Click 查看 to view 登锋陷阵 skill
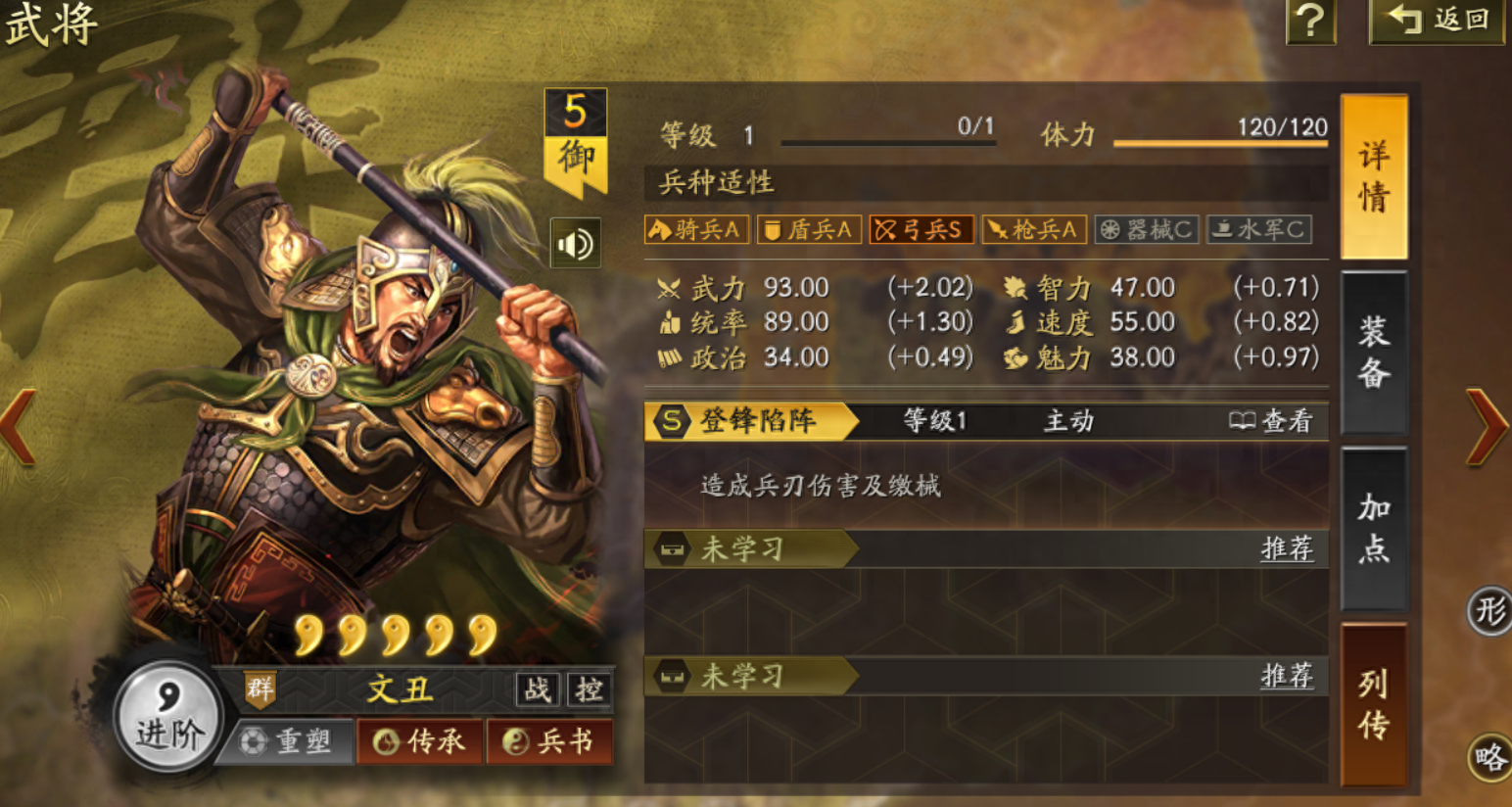The width and height of the screenshot is (1512, 807). coord(1271,421)
